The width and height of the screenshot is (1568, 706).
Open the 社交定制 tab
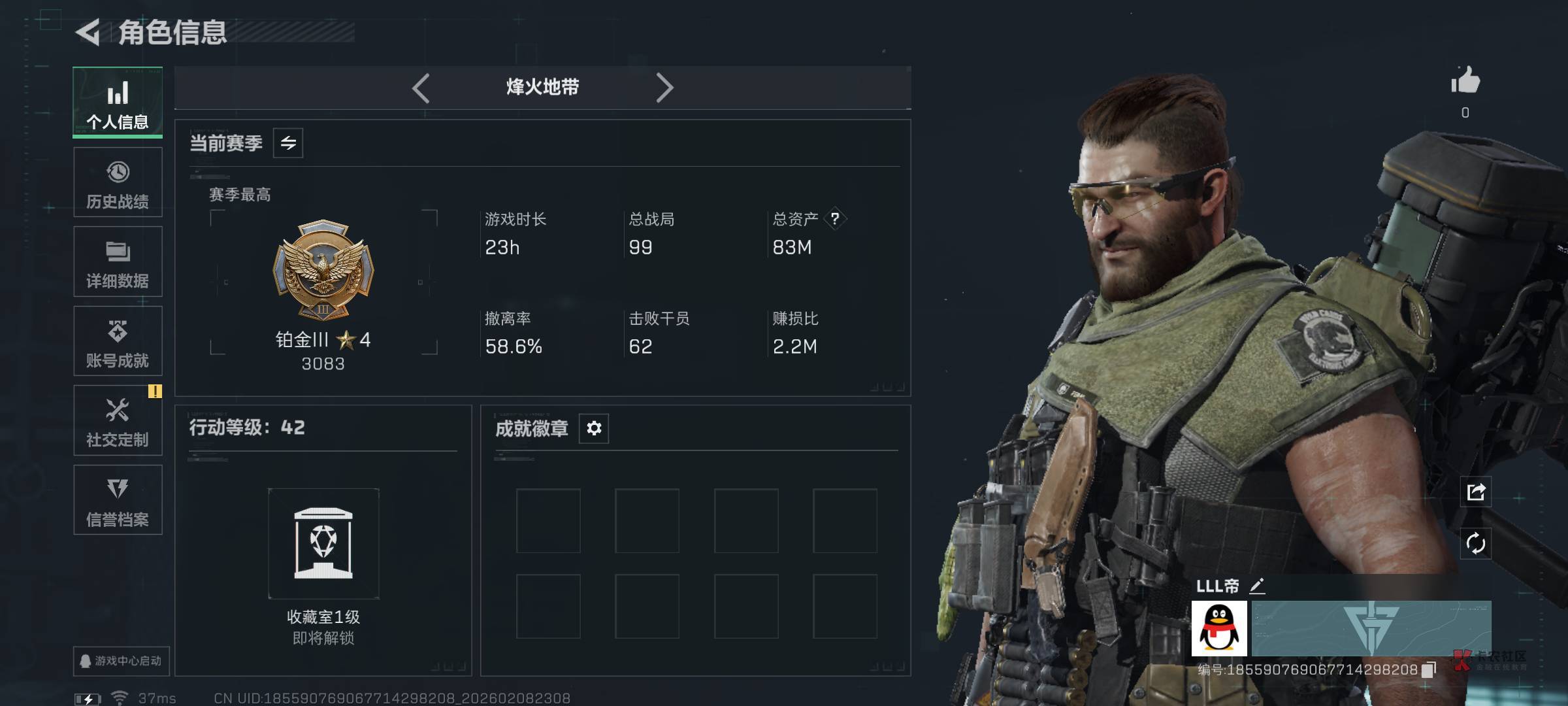[118, 420]
